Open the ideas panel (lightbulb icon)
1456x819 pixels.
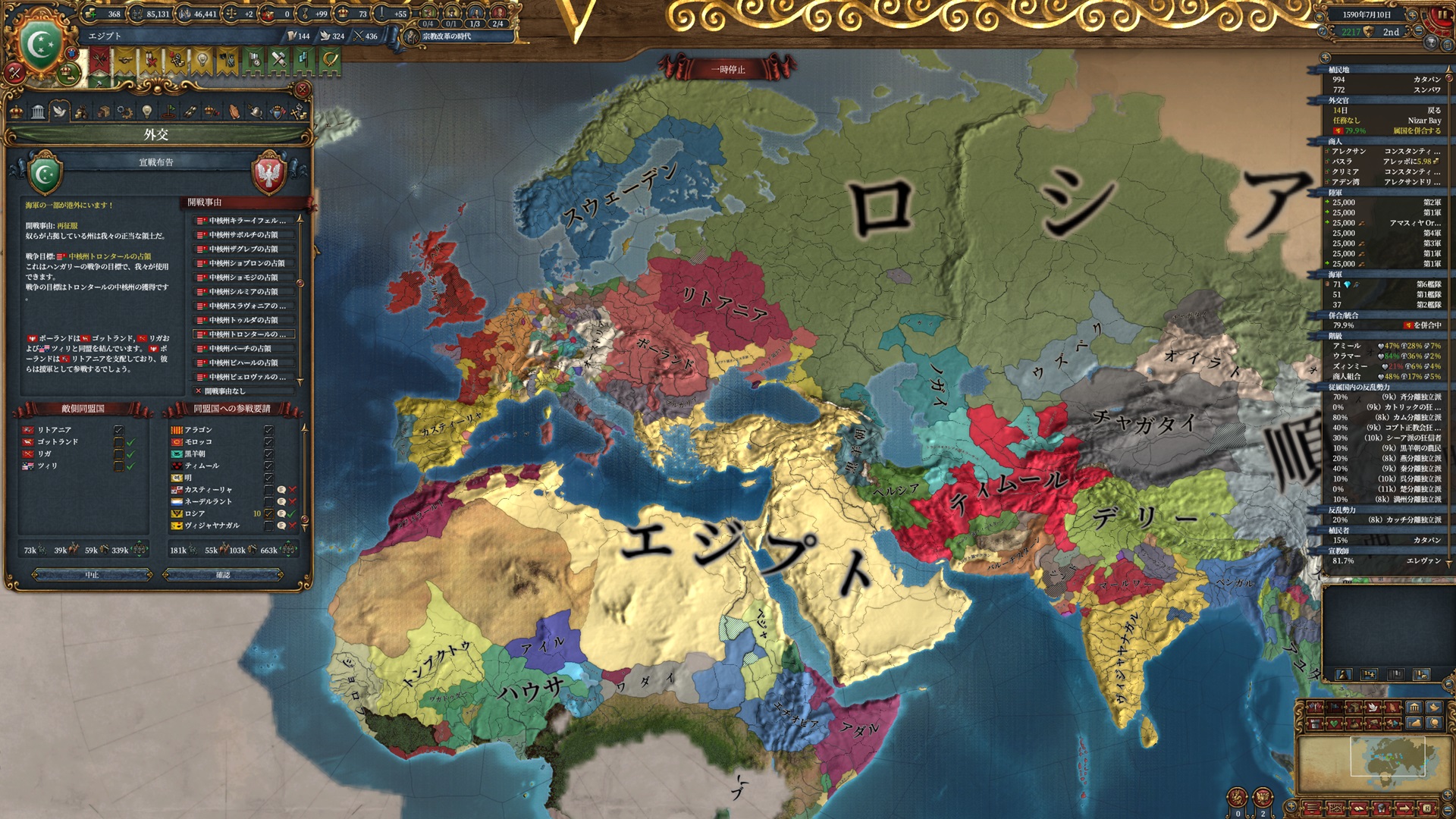[147, 112]
